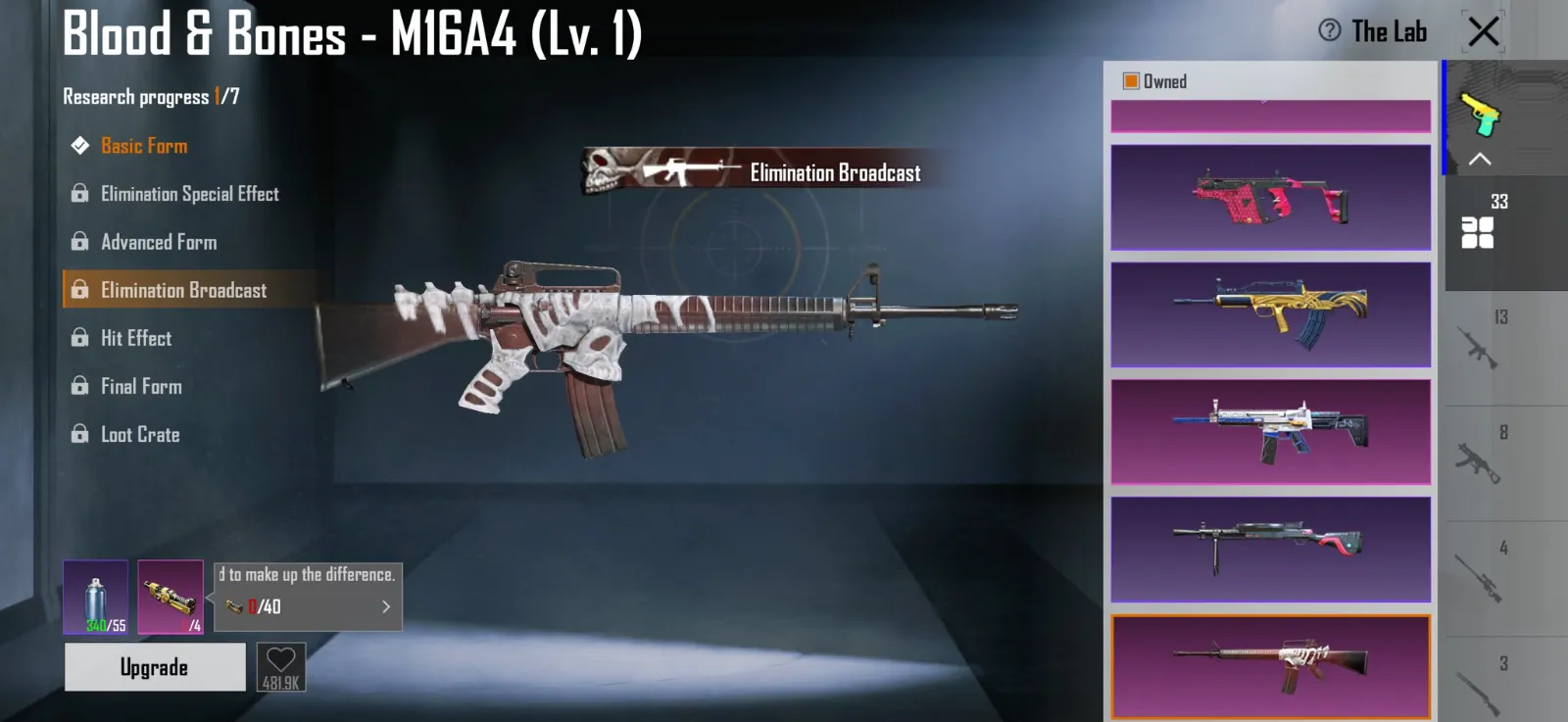Select the pink Vector skin thumbnail

[1270, 198]
